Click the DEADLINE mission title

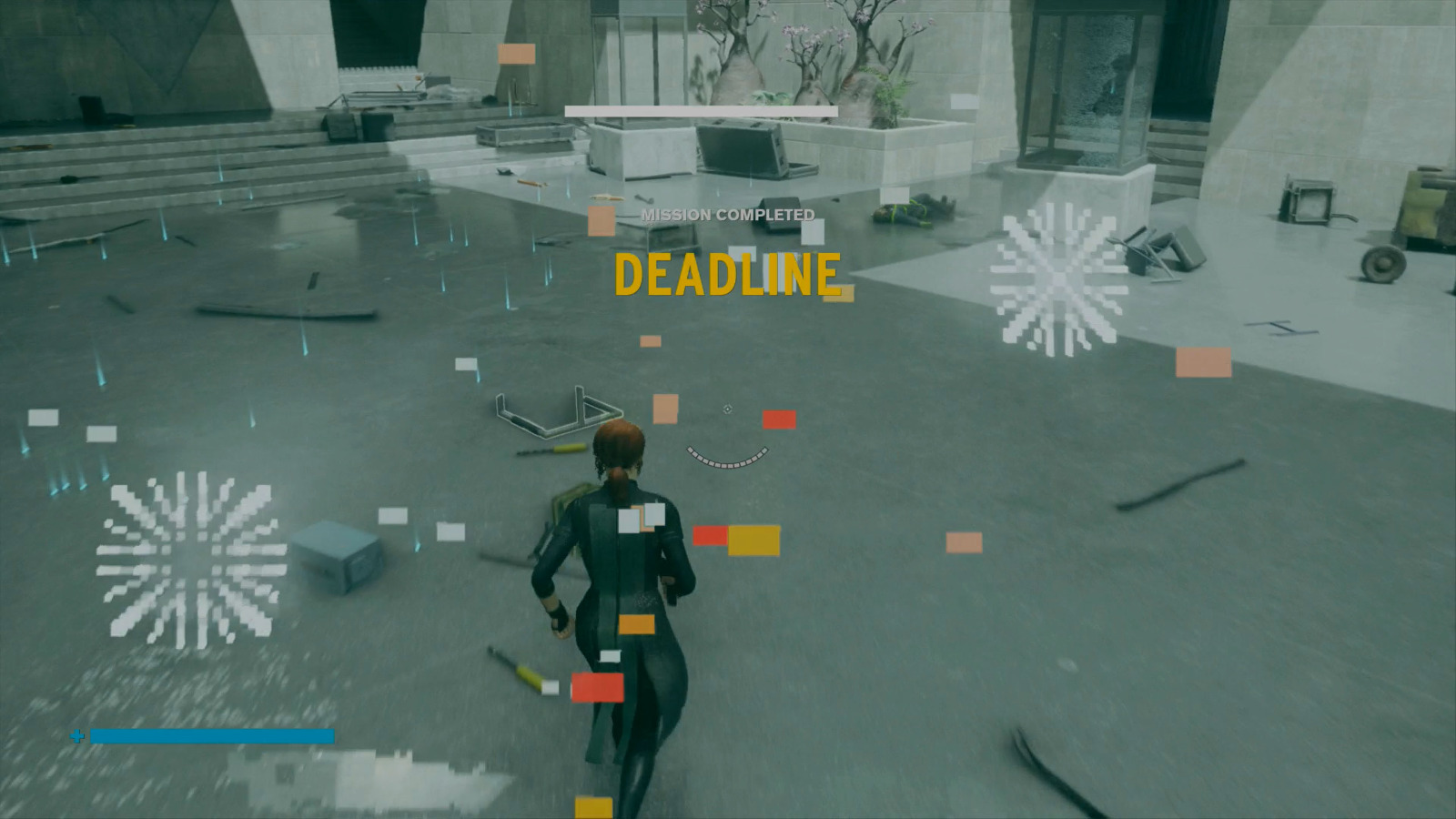(728, 273)
